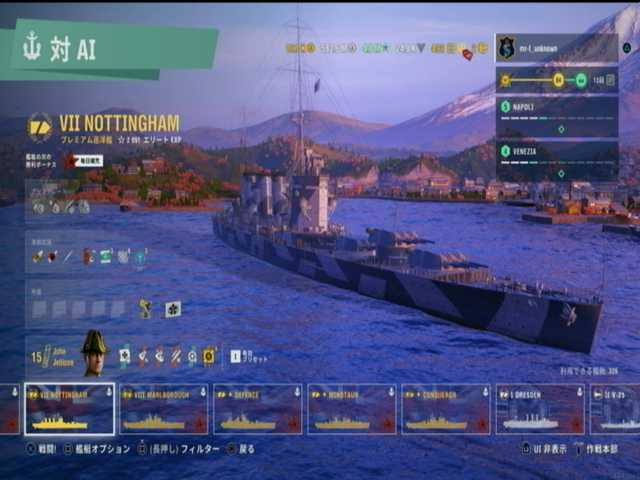The width and height of the screenshot is (640, 480).
Task: Open the ship upgrades module row
Action: pos(60,206)
